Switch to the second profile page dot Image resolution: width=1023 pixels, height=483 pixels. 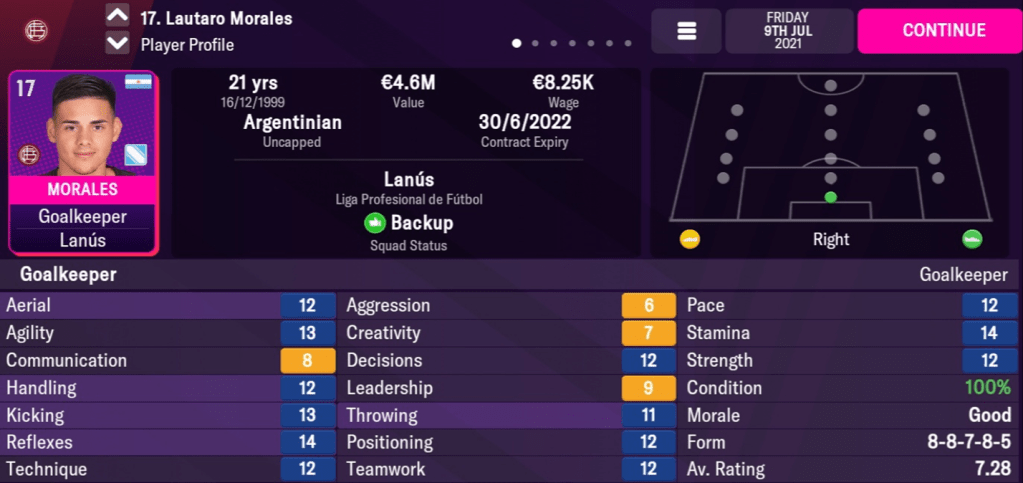click(x=535, y=44)
